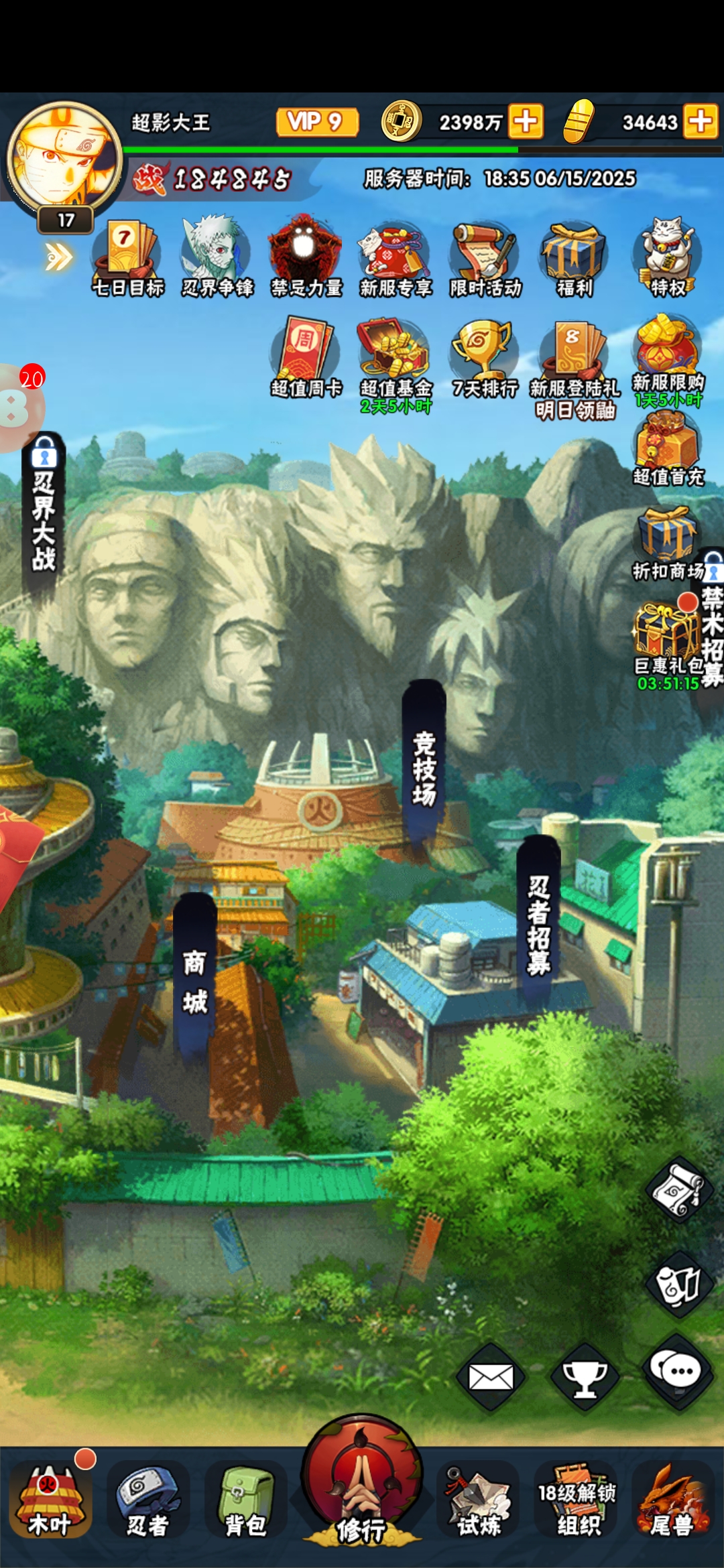724x1568 pixels.
Task: Open the VIP 9 badge
Action: pos(316,122)
